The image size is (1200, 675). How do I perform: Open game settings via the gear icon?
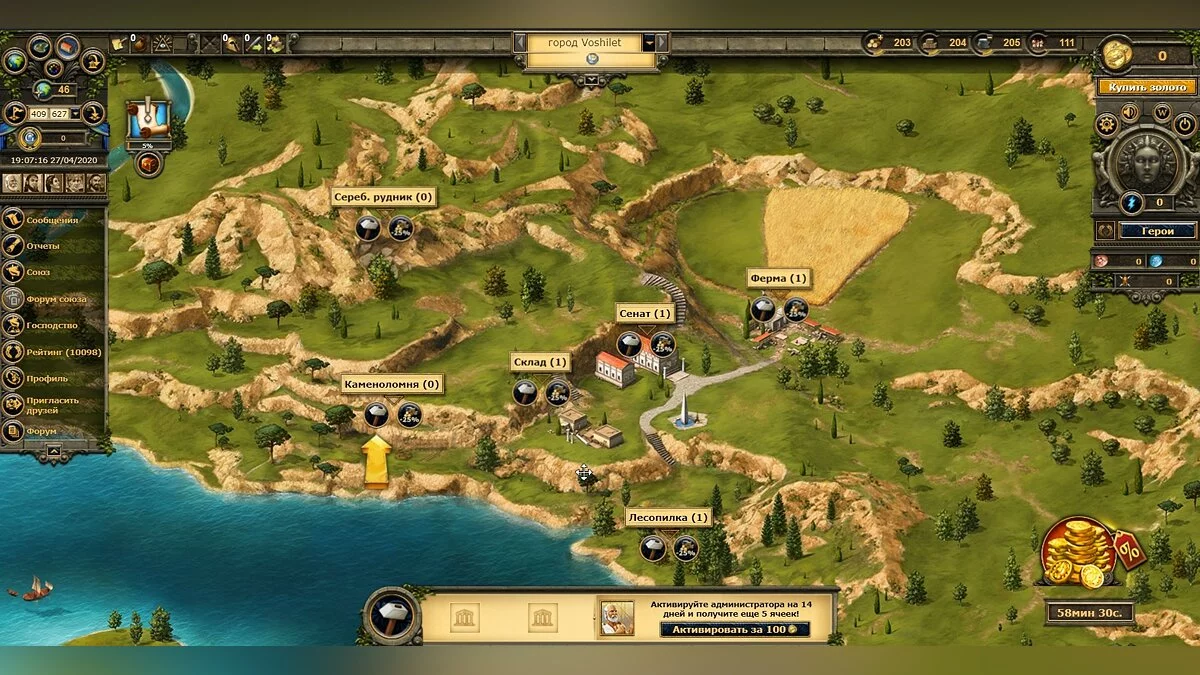1106,125
